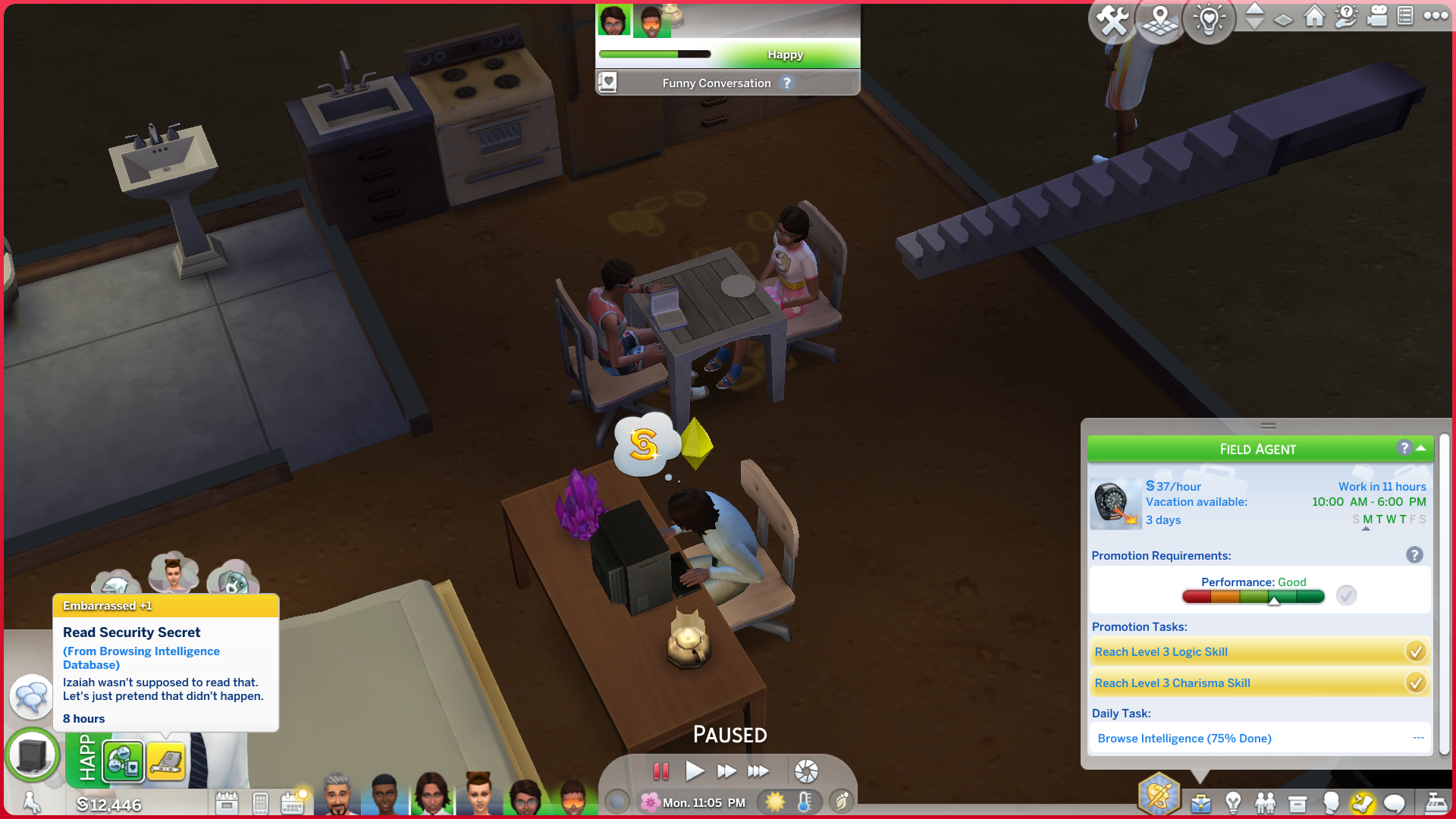
Task: Set game speed to fast forward
Action: tap(726, 771)
